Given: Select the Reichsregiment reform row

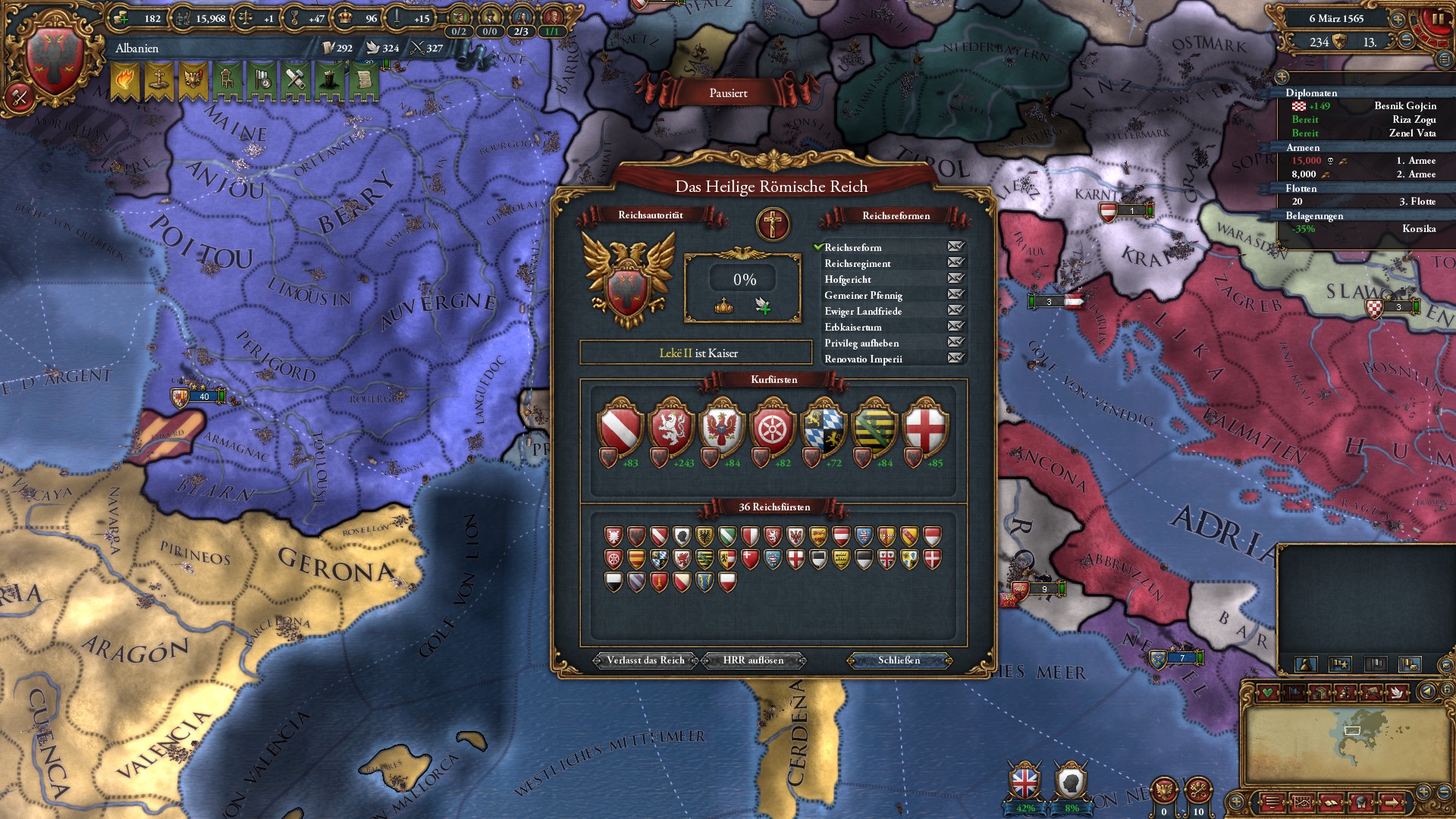Looking at the screenshot, I should coord(858,264).
